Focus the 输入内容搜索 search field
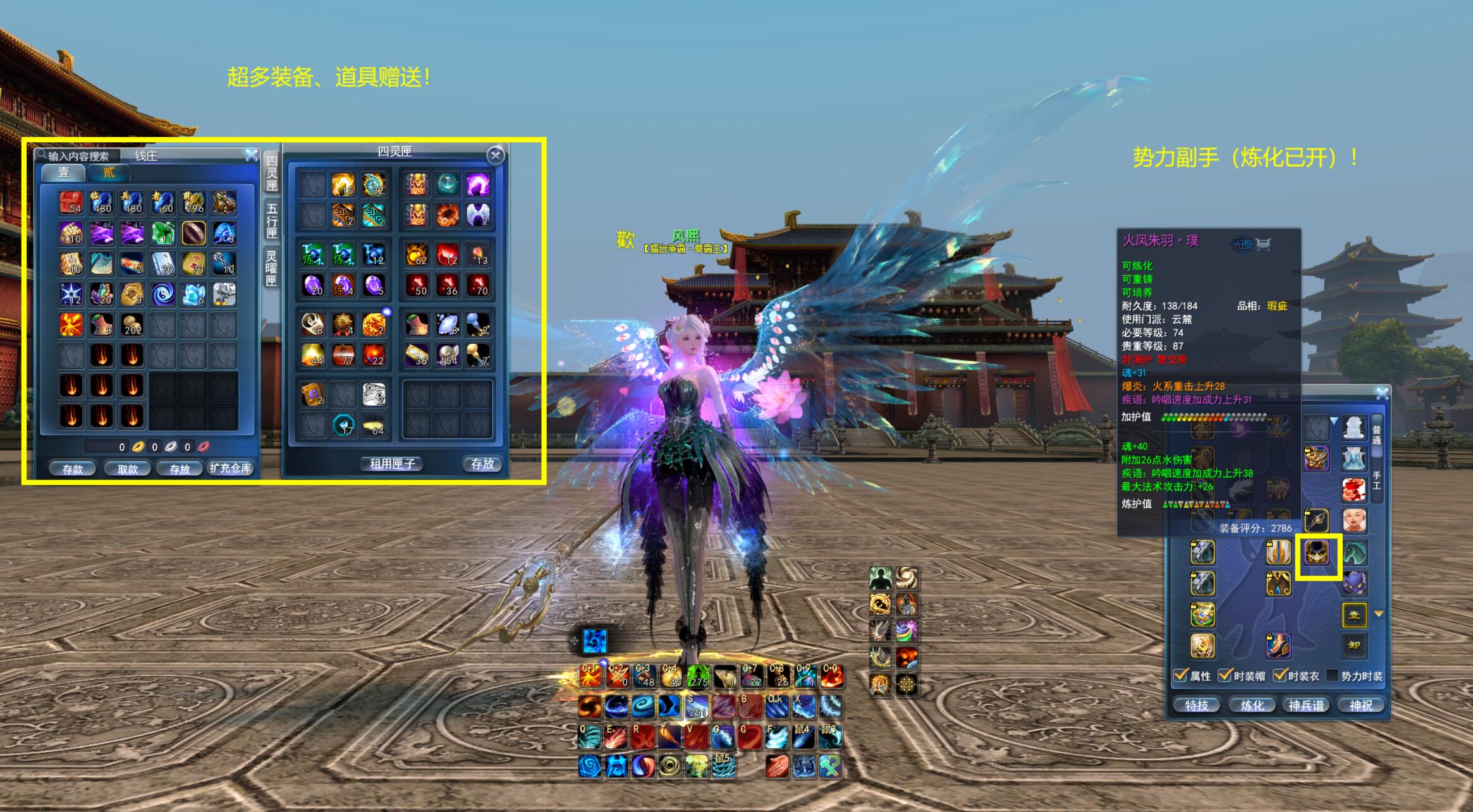1473x812 pixels. (x=79, y=156)
